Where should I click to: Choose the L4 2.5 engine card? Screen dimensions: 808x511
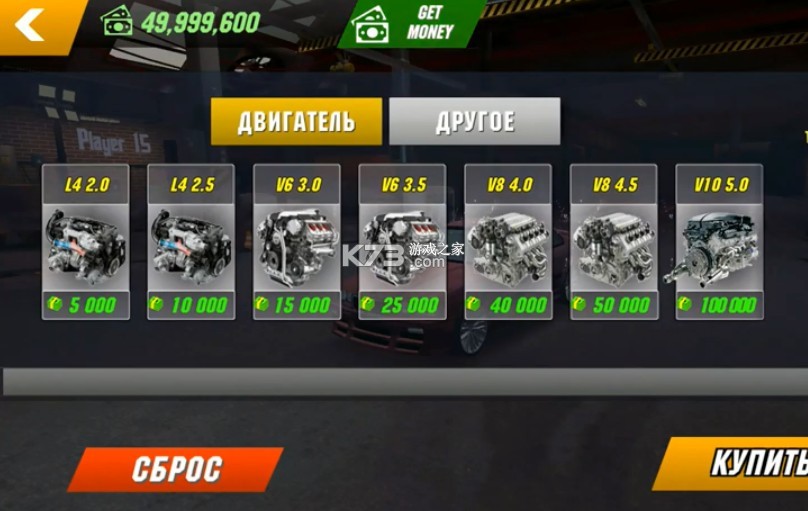tap(191, 242)
